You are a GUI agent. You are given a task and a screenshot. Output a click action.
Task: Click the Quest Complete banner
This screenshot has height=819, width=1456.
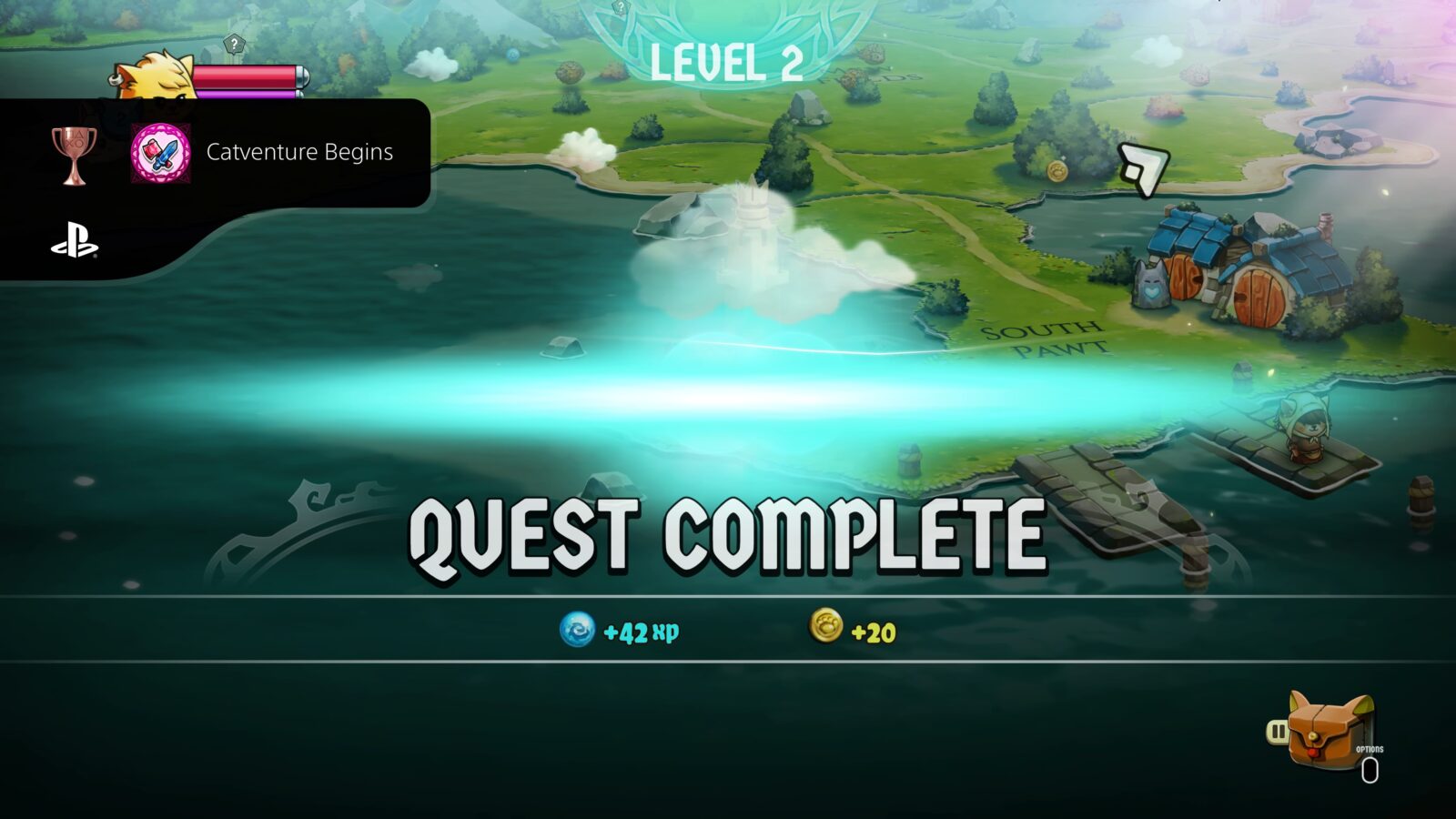728,532
